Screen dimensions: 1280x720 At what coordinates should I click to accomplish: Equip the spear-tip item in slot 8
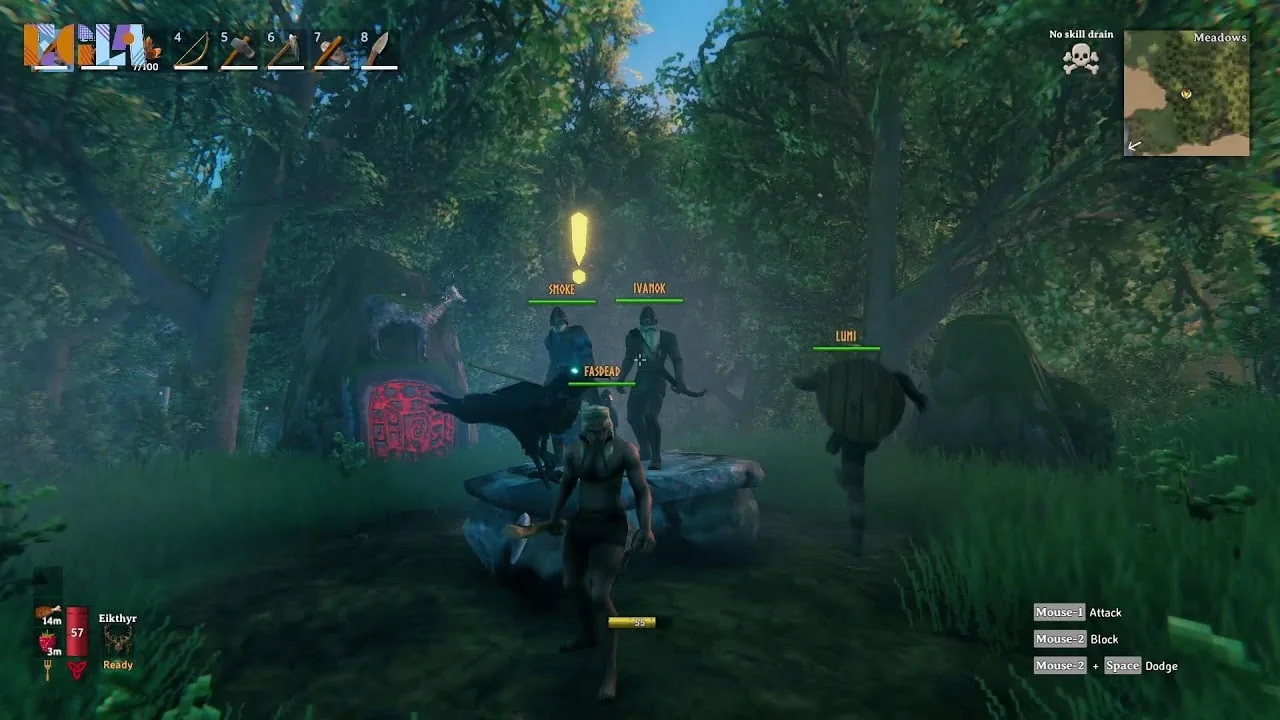378,50
